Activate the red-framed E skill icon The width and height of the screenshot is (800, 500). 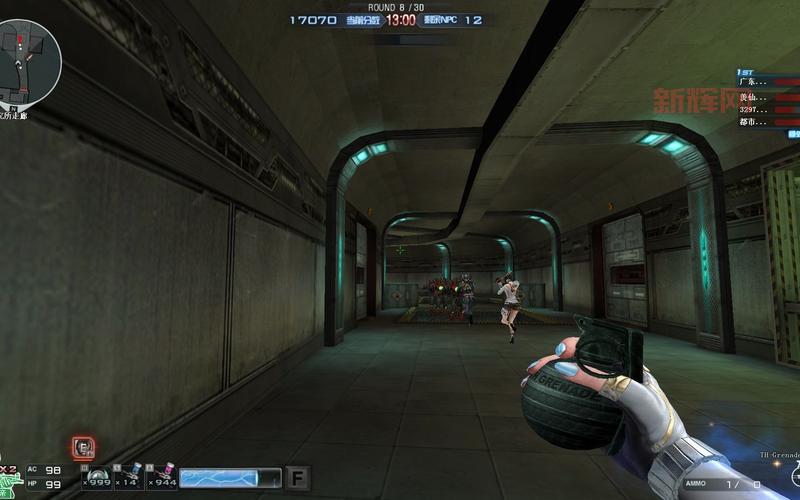(84, 447)
